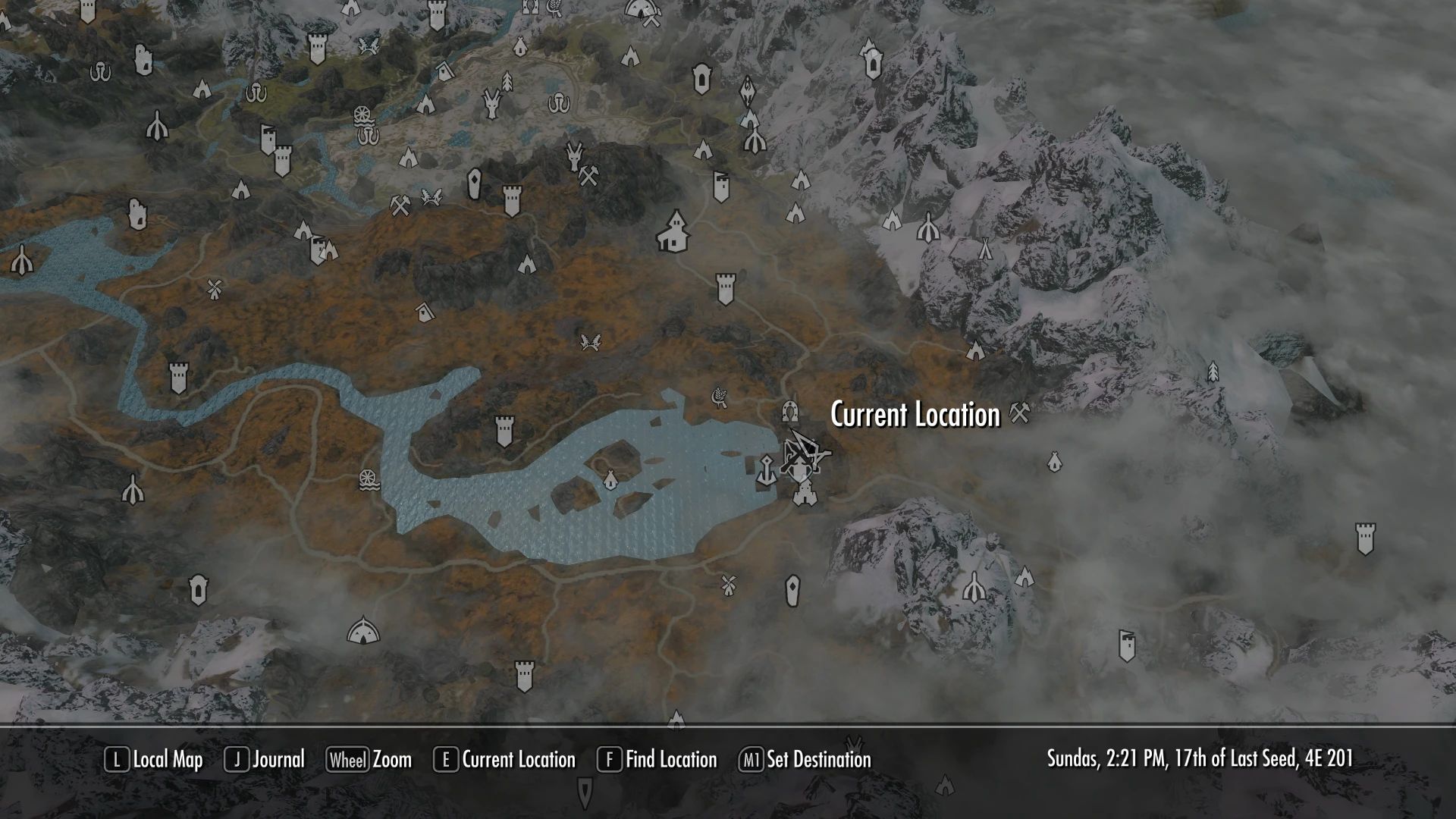The height and width of the screenshot is (819, 1456).
Task: Select the crossed-pickaxes mine marker right of Current Location
Action: pyautogui.click(x=1018, y=413)
